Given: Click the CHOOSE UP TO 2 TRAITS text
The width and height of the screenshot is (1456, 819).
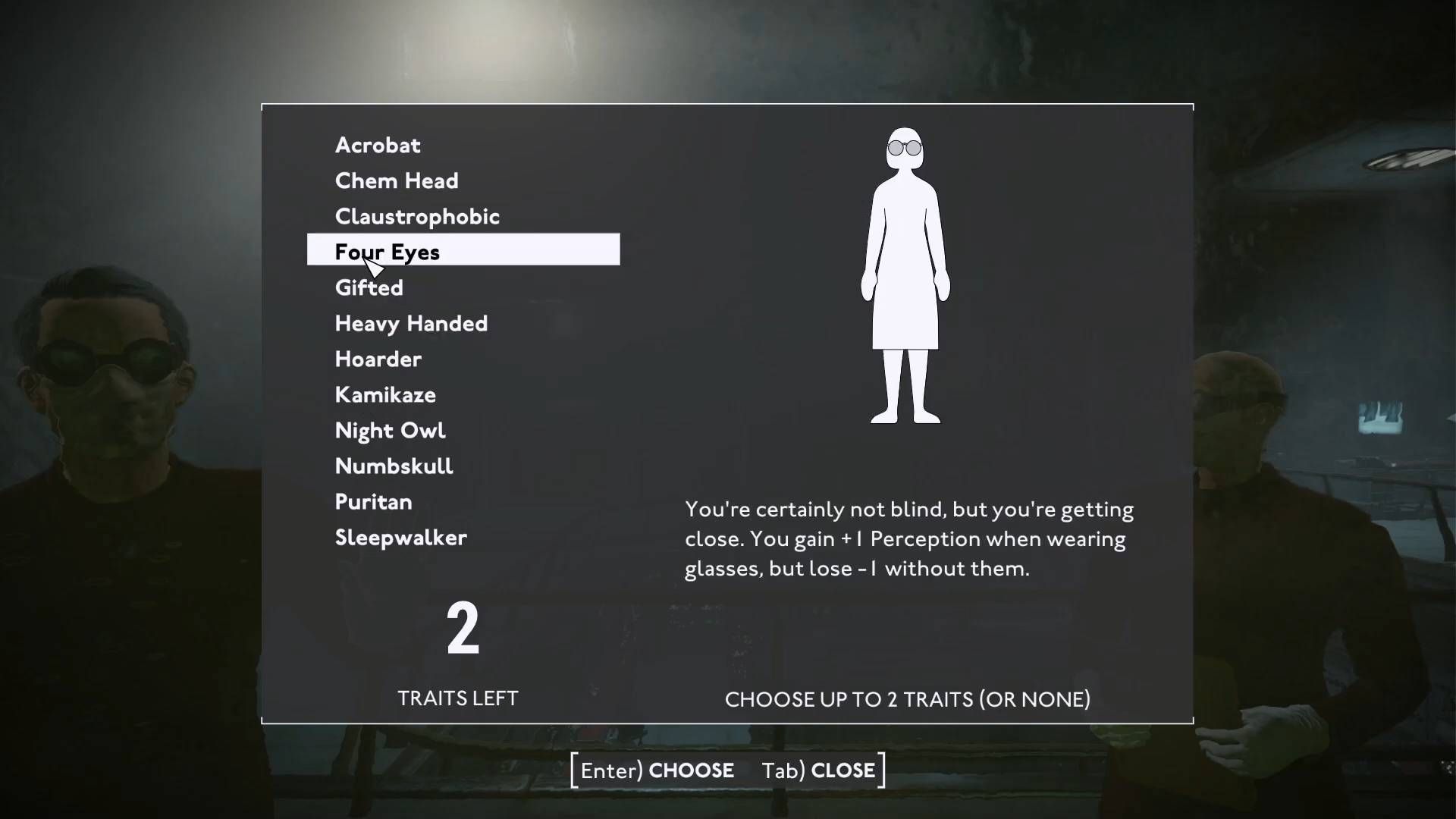Looking at the screenshot, I should [x=907, y=700].
